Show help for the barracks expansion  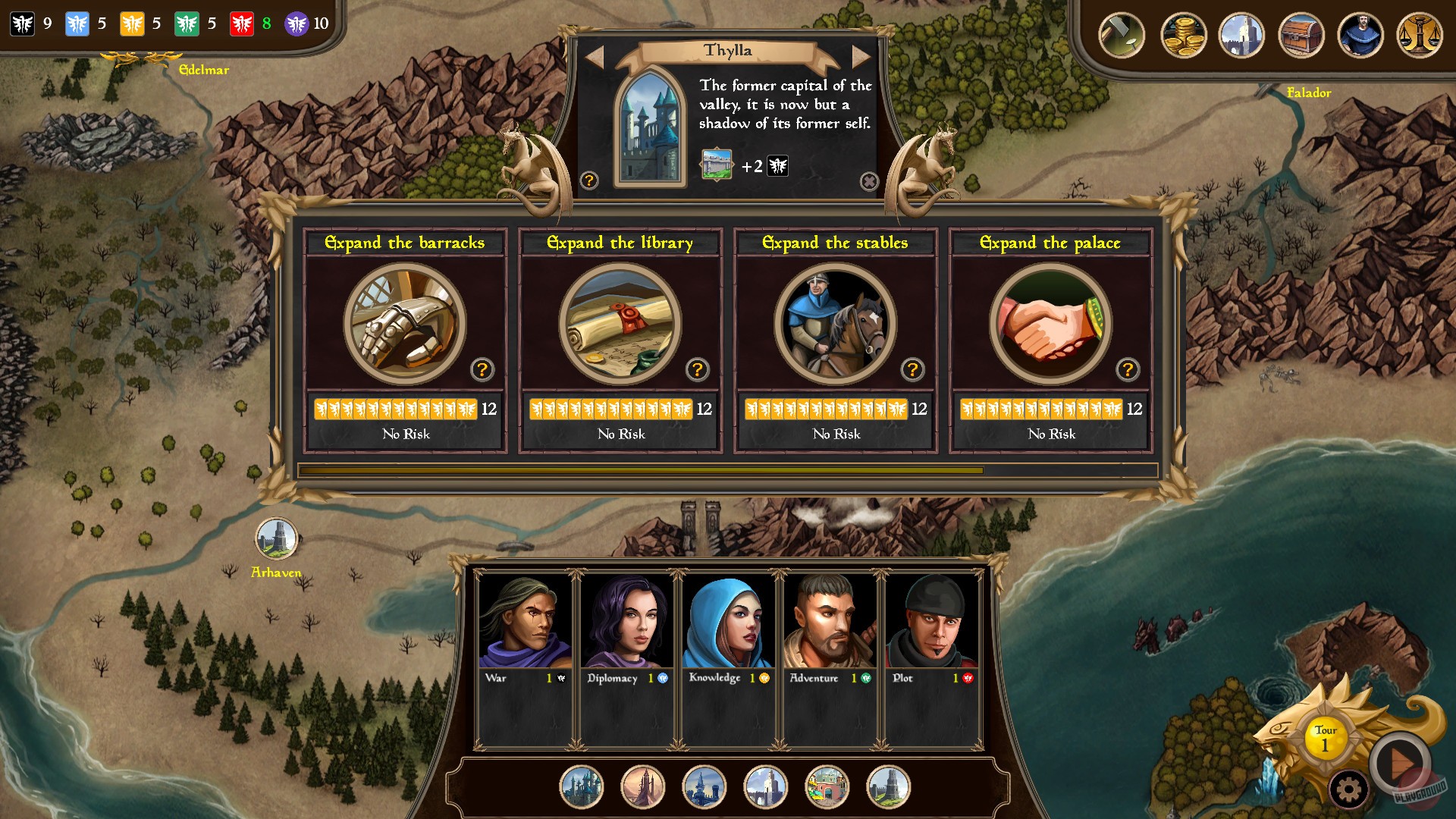point(482,369)
